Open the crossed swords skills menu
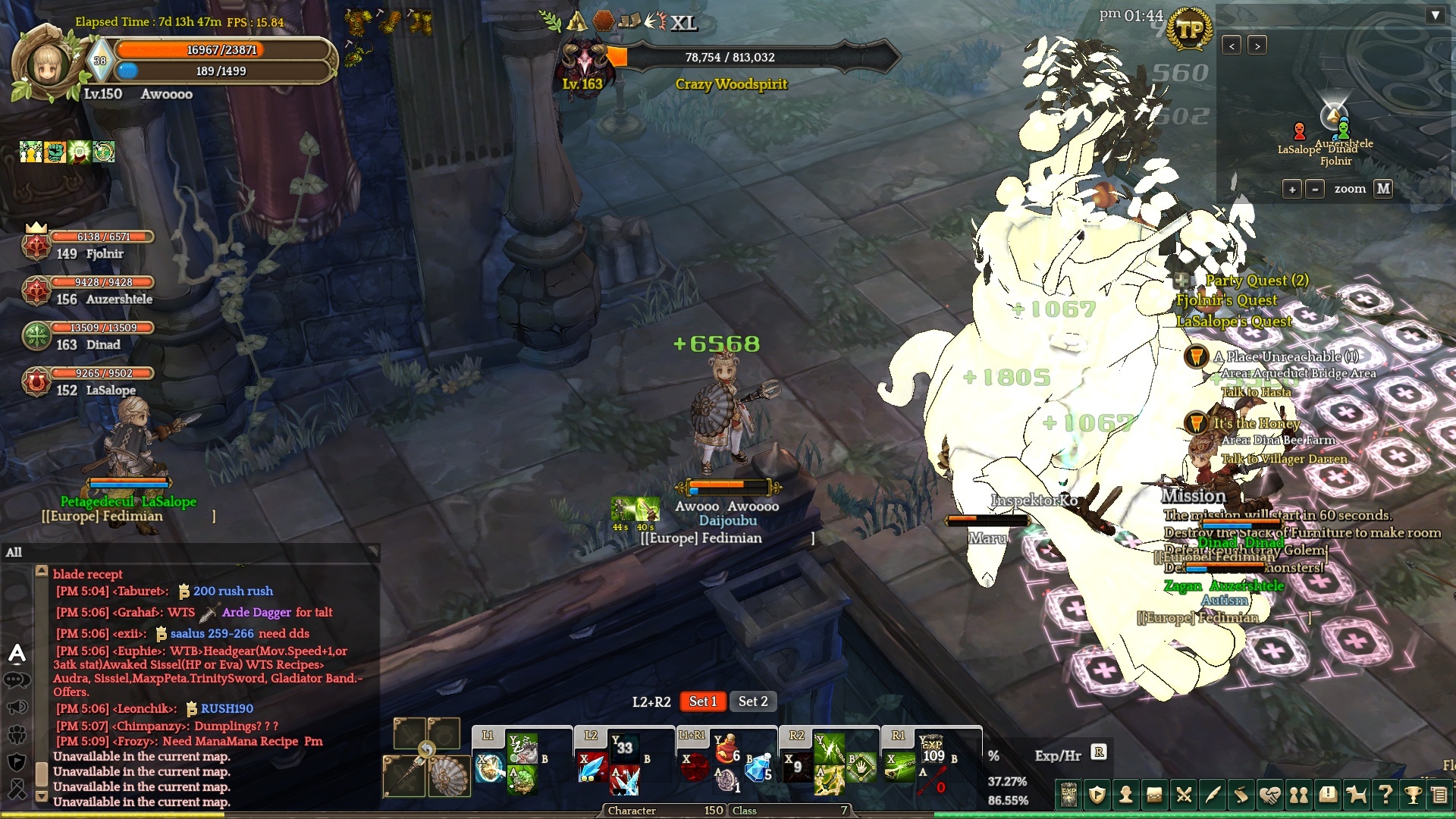Screen dimensions: 1456x819 [x=1184, y=795]
